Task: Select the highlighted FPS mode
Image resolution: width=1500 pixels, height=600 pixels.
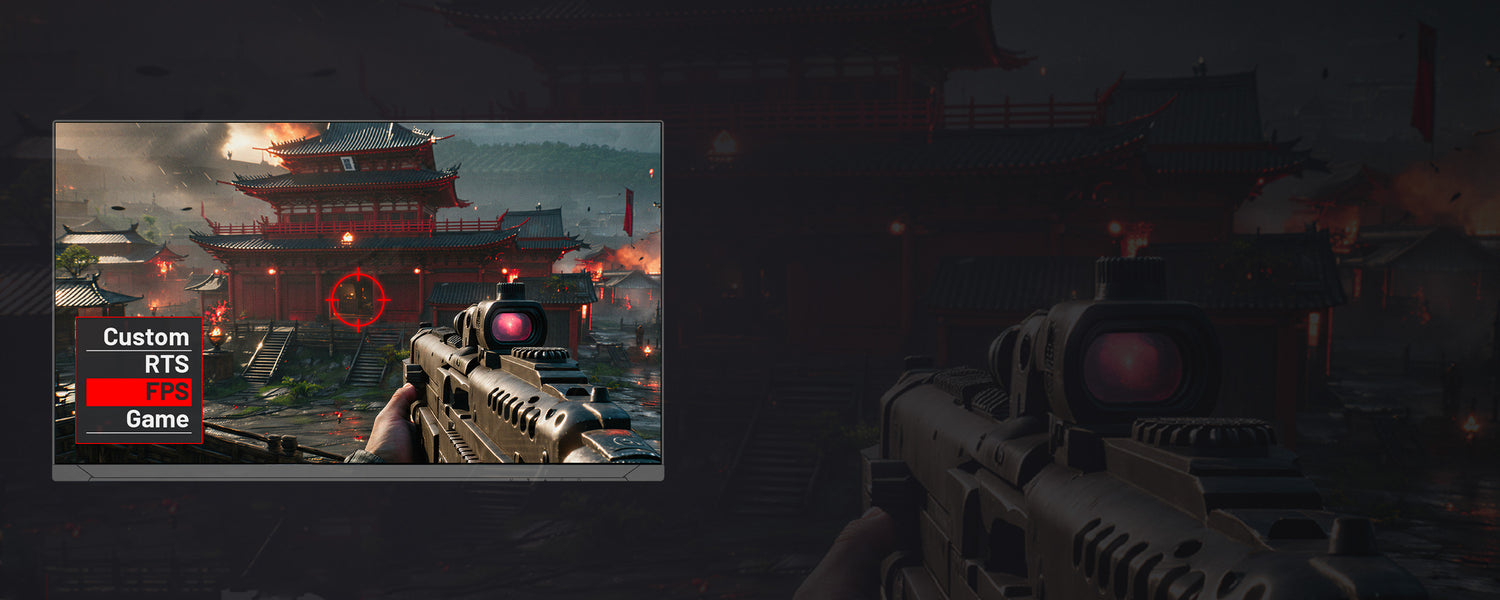Action: tap(138, 392)
